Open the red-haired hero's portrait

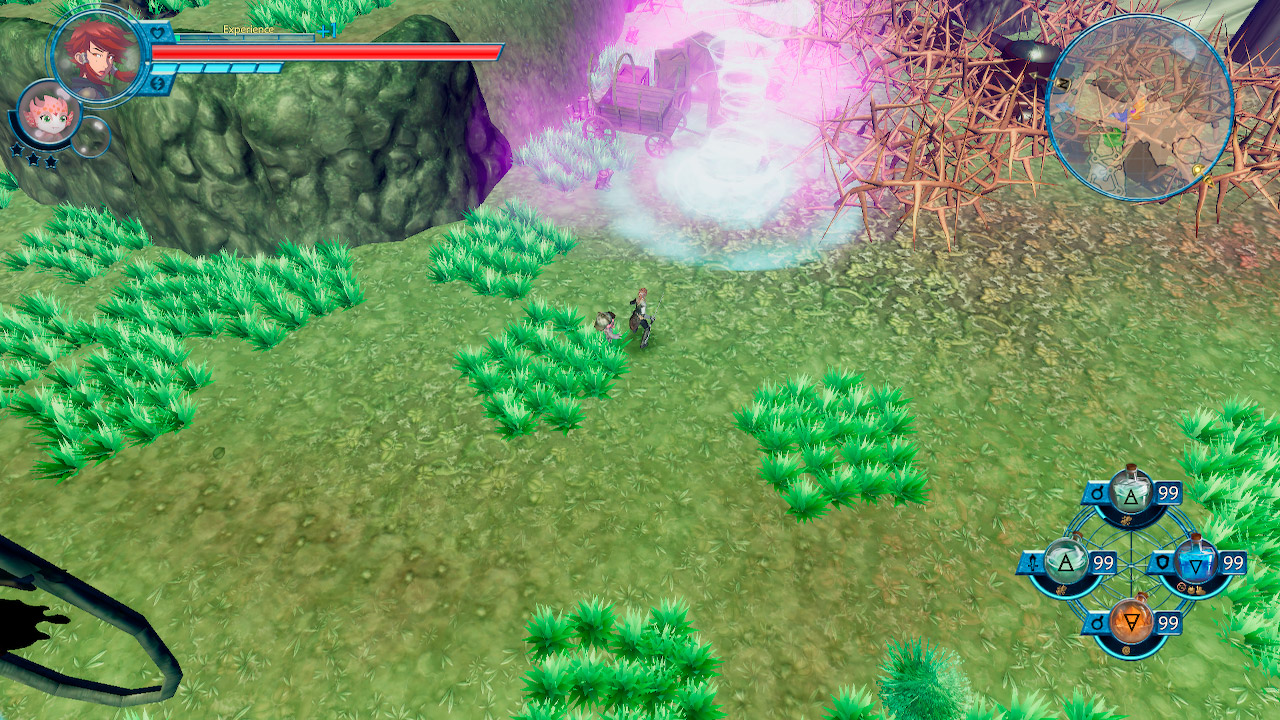tap(97, 55)
